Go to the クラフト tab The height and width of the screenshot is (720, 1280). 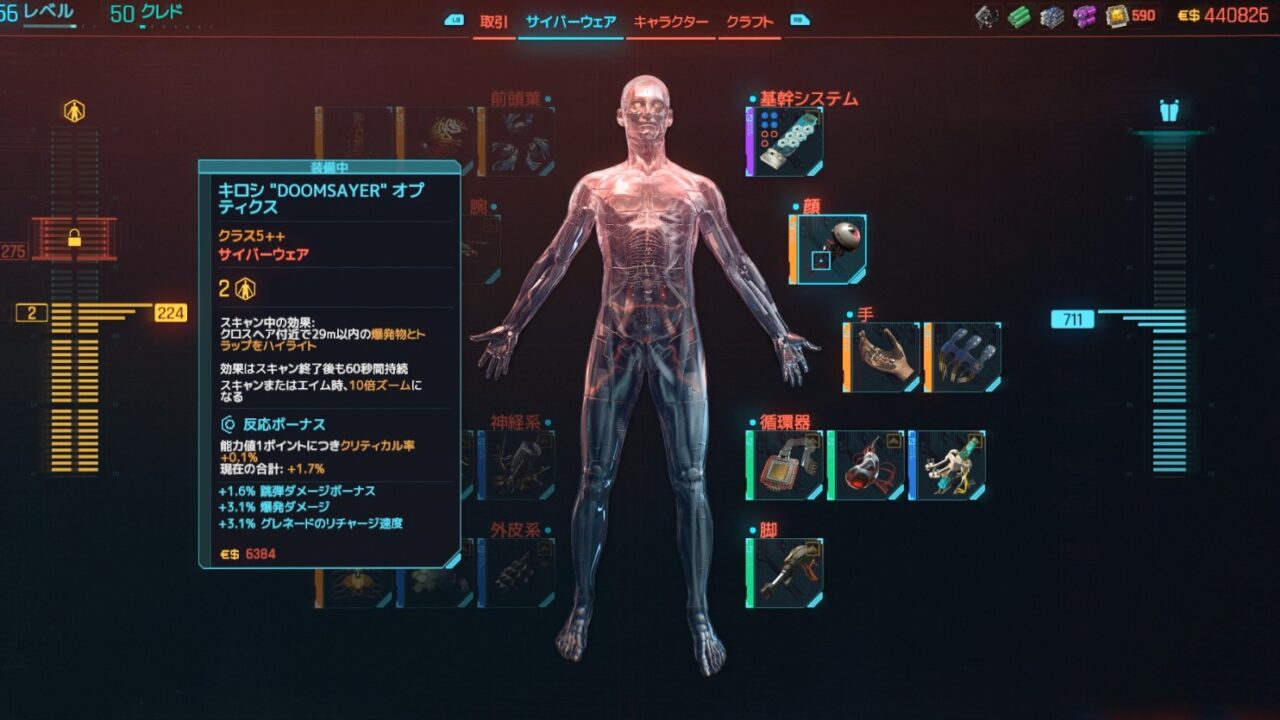pyautogui.click(x=750, y=22)
